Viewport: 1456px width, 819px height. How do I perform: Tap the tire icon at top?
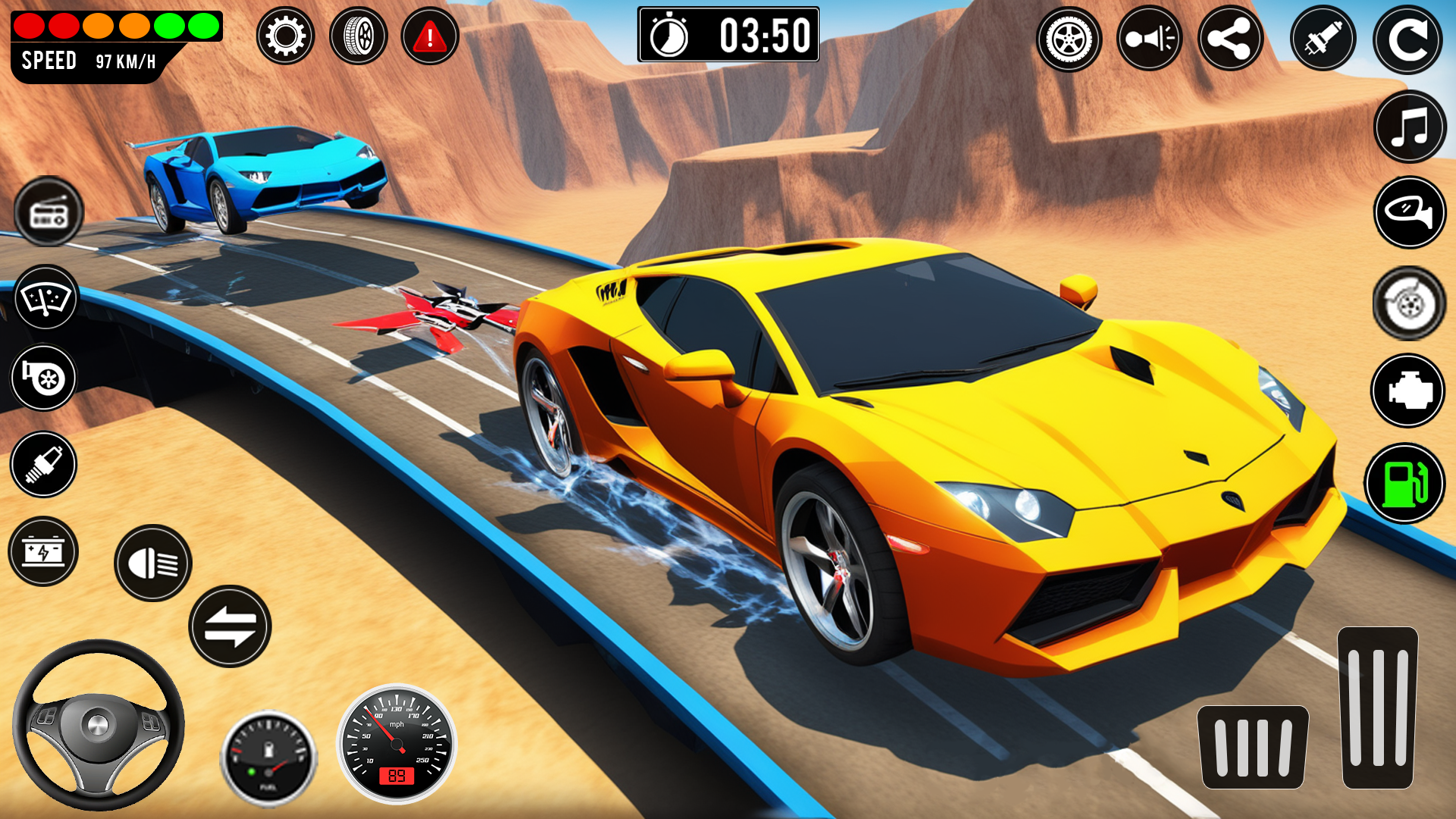tap(358, 36)
